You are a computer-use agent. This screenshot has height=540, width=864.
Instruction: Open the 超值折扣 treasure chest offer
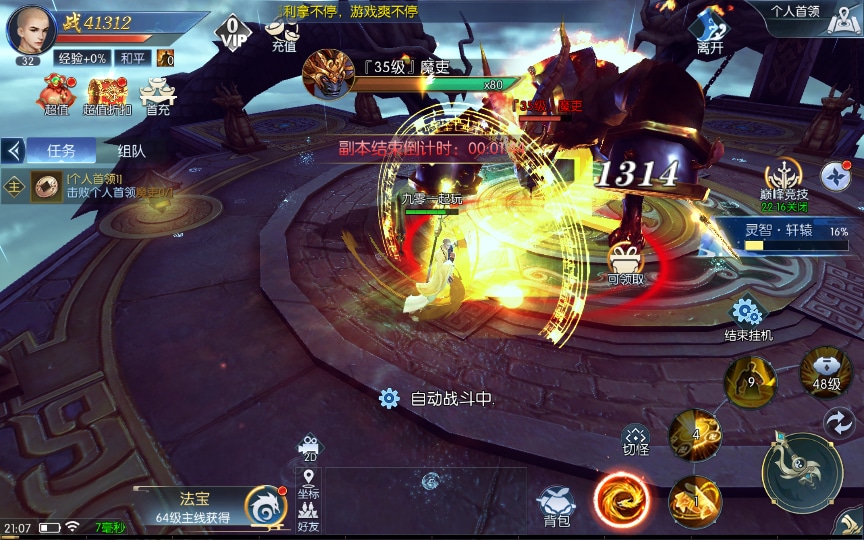(107, 96)
